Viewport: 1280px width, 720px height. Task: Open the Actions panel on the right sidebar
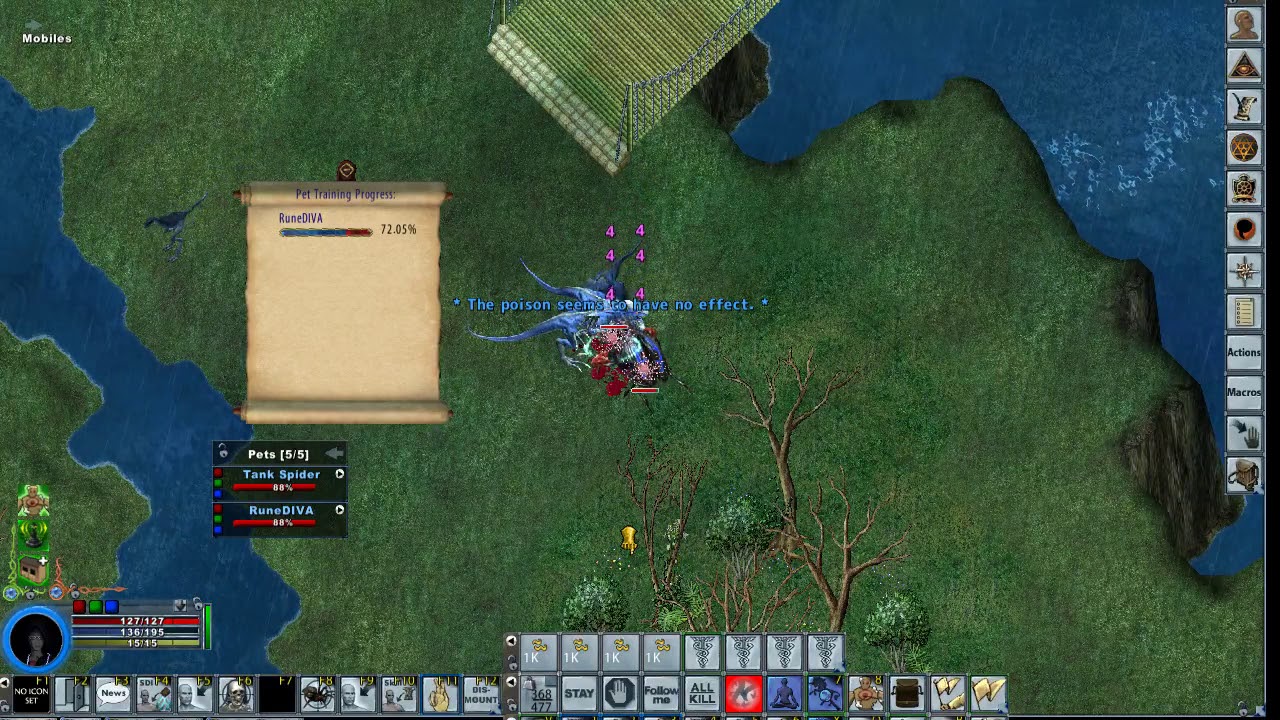(x=1243, y=352)
